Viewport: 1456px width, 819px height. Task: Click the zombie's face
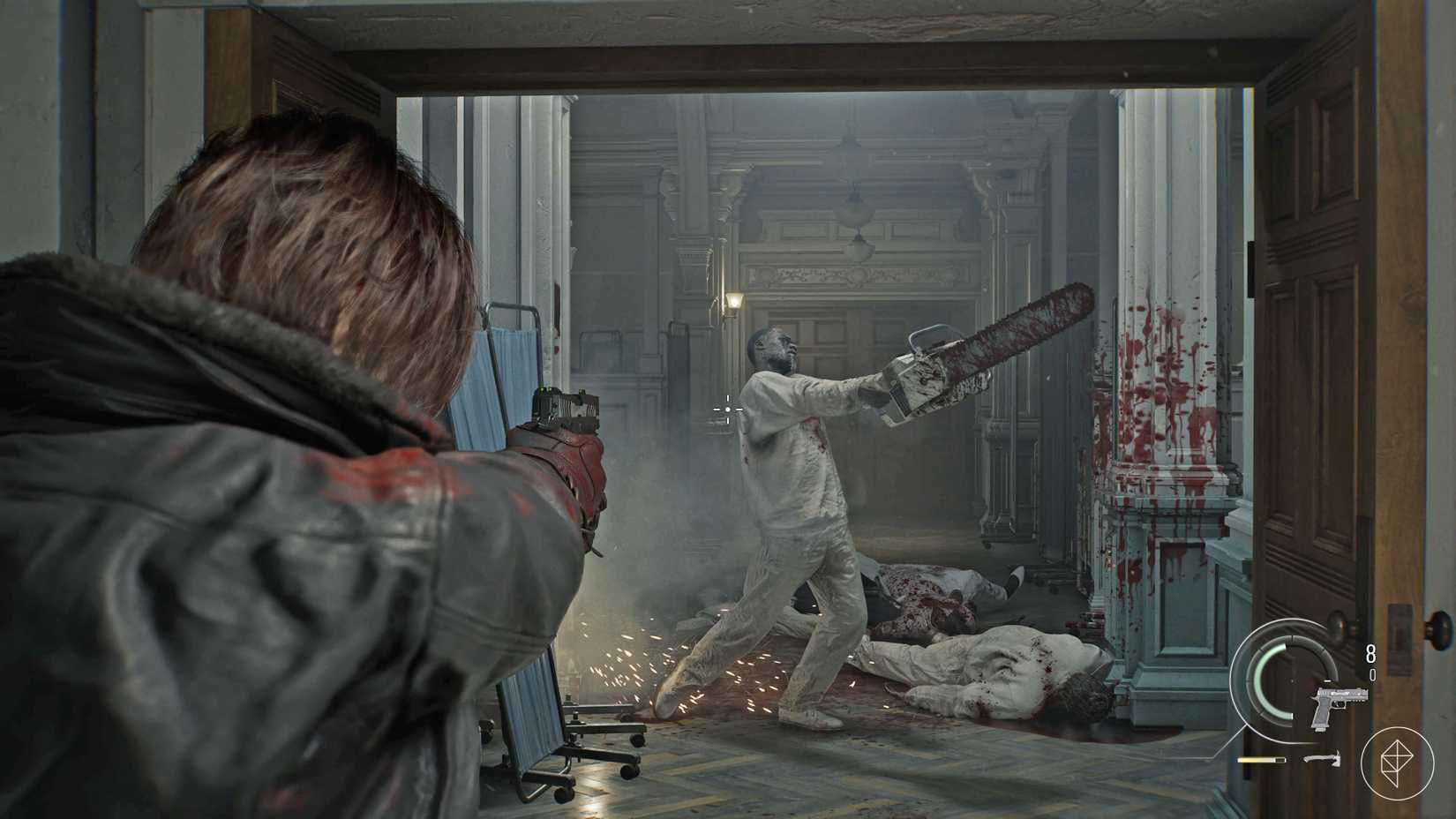tap(777, 351)
